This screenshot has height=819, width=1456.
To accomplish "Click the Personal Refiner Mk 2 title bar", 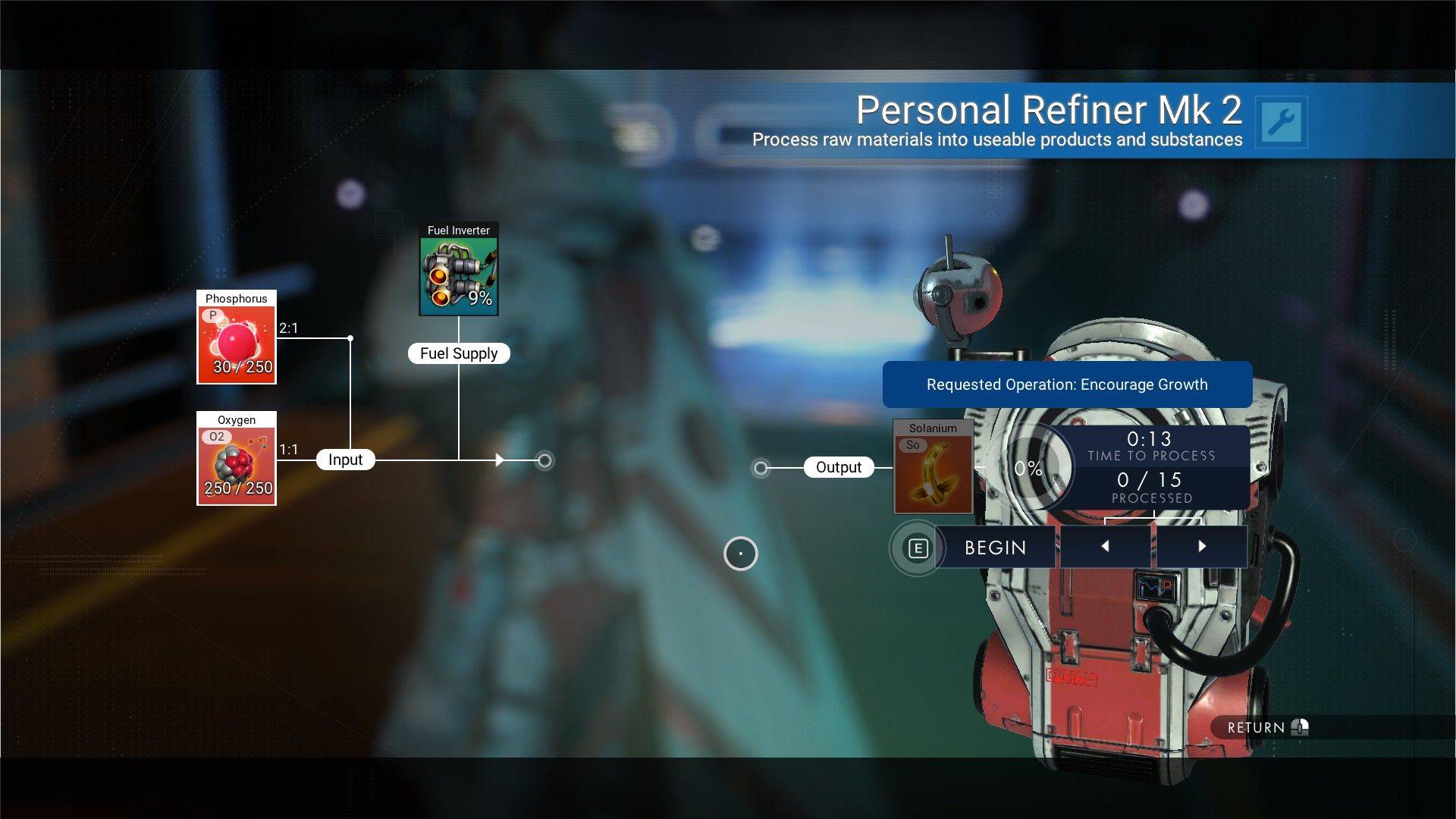I will [1049, 109].
